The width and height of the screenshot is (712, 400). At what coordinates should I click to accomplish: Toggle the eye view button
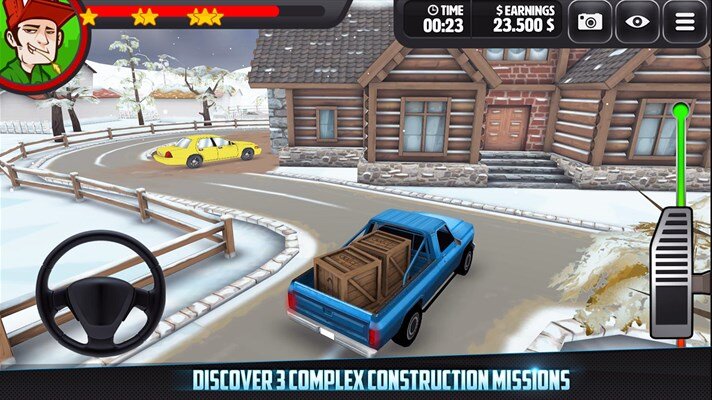[637, 21]
